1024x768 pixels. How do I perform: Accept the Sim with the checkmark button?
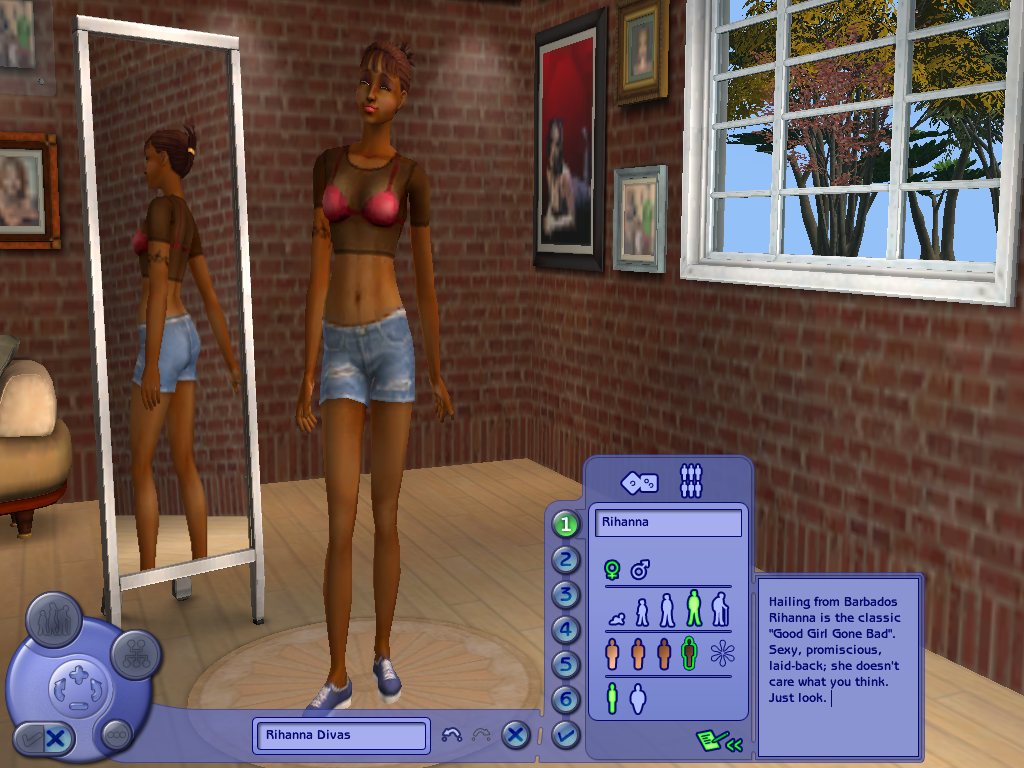pyautogui.click(x=566, y=735)
